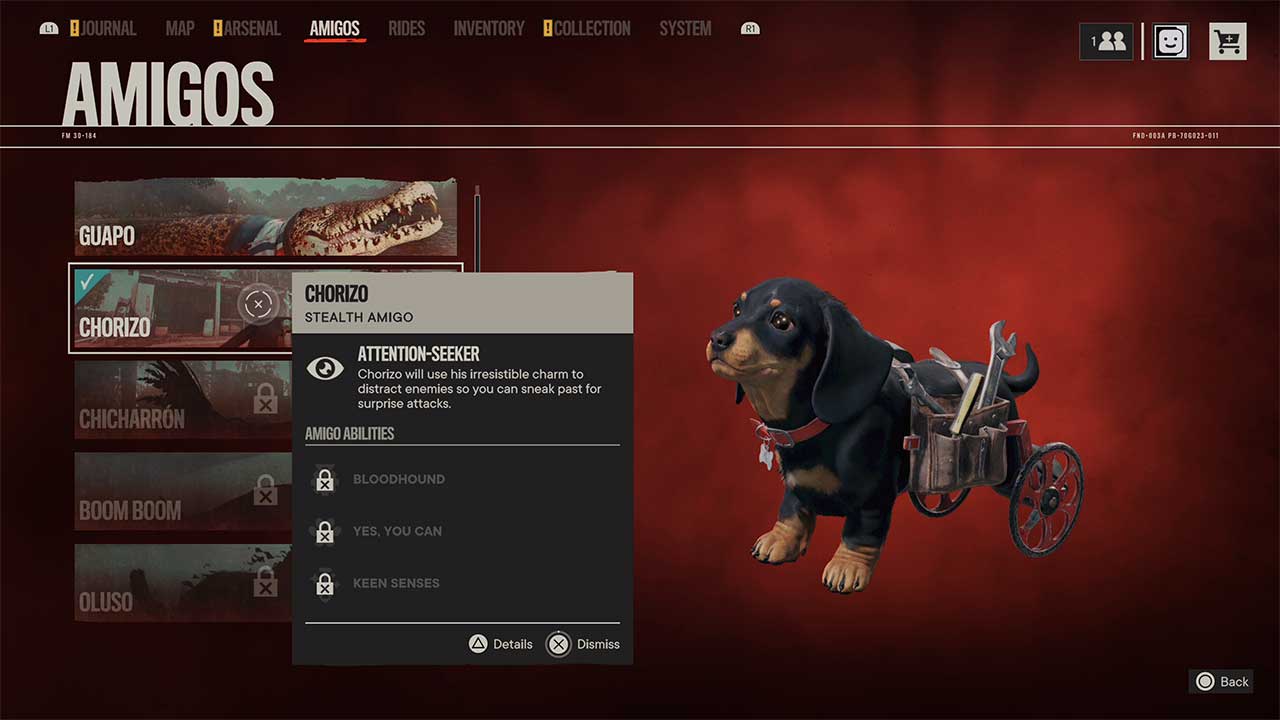1280x720 pixels.
Task: Open the shopping cart store
Action: [1227, 41]
